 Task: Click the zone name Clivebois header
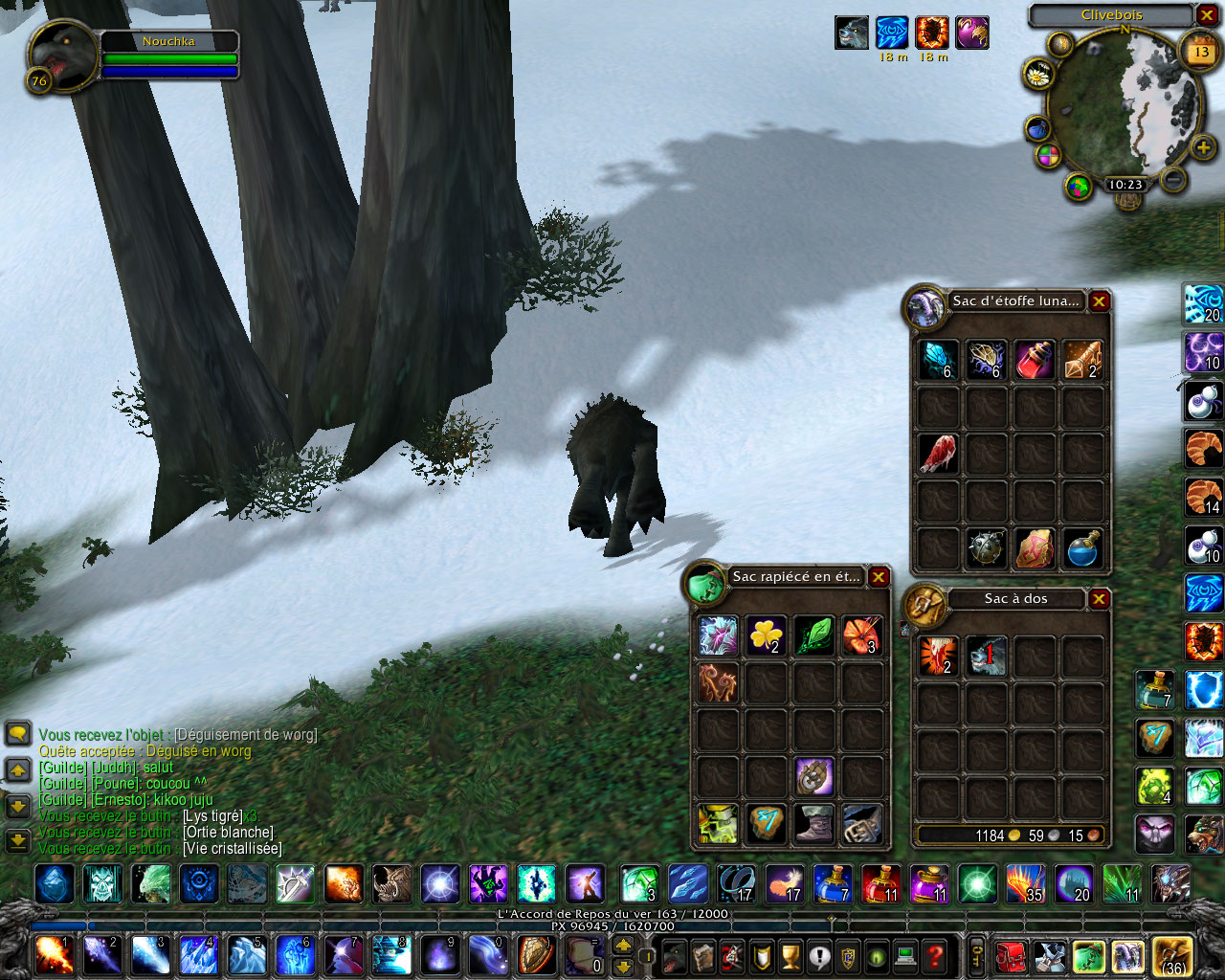tap(1111, 15)
